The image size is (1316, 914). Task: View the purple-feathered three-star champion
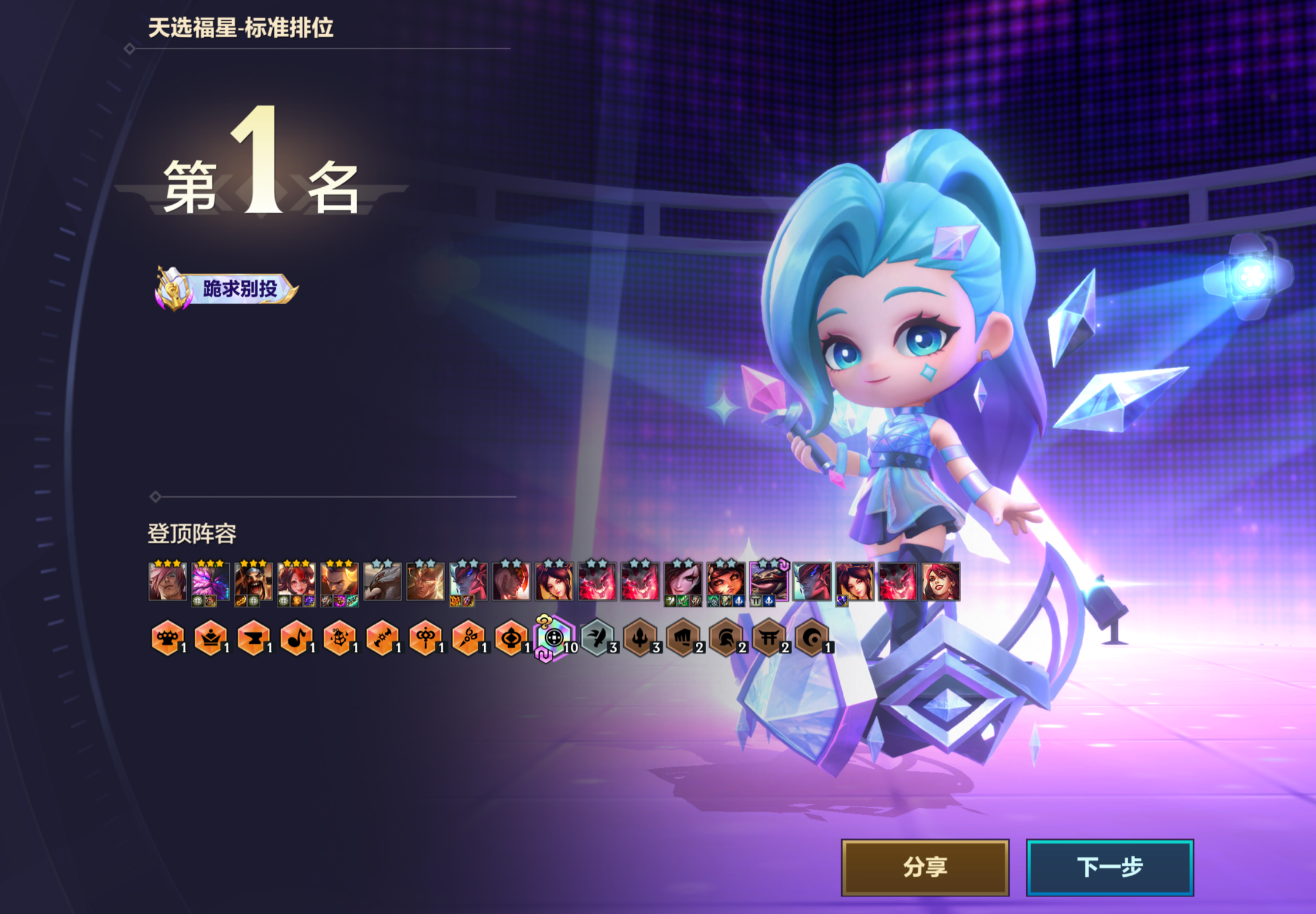click(210, 582)
